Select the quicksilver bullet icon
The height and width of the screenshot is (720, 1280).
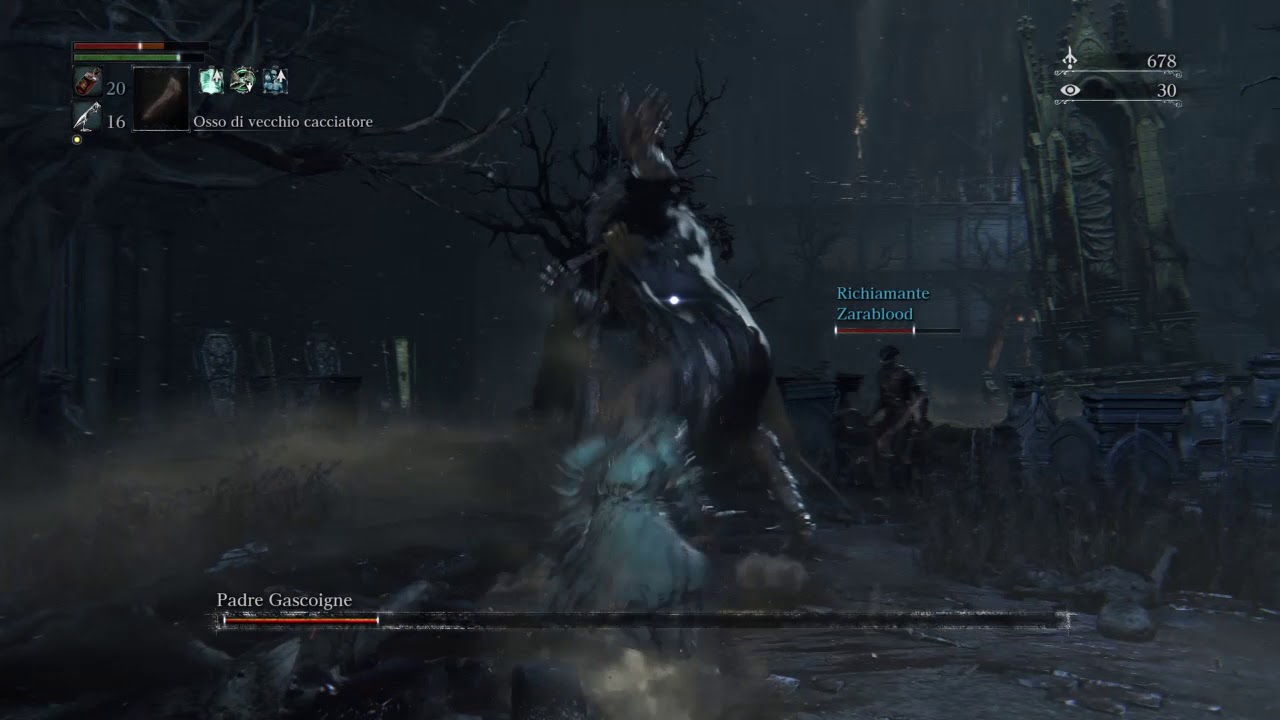(x=88, y=118)
